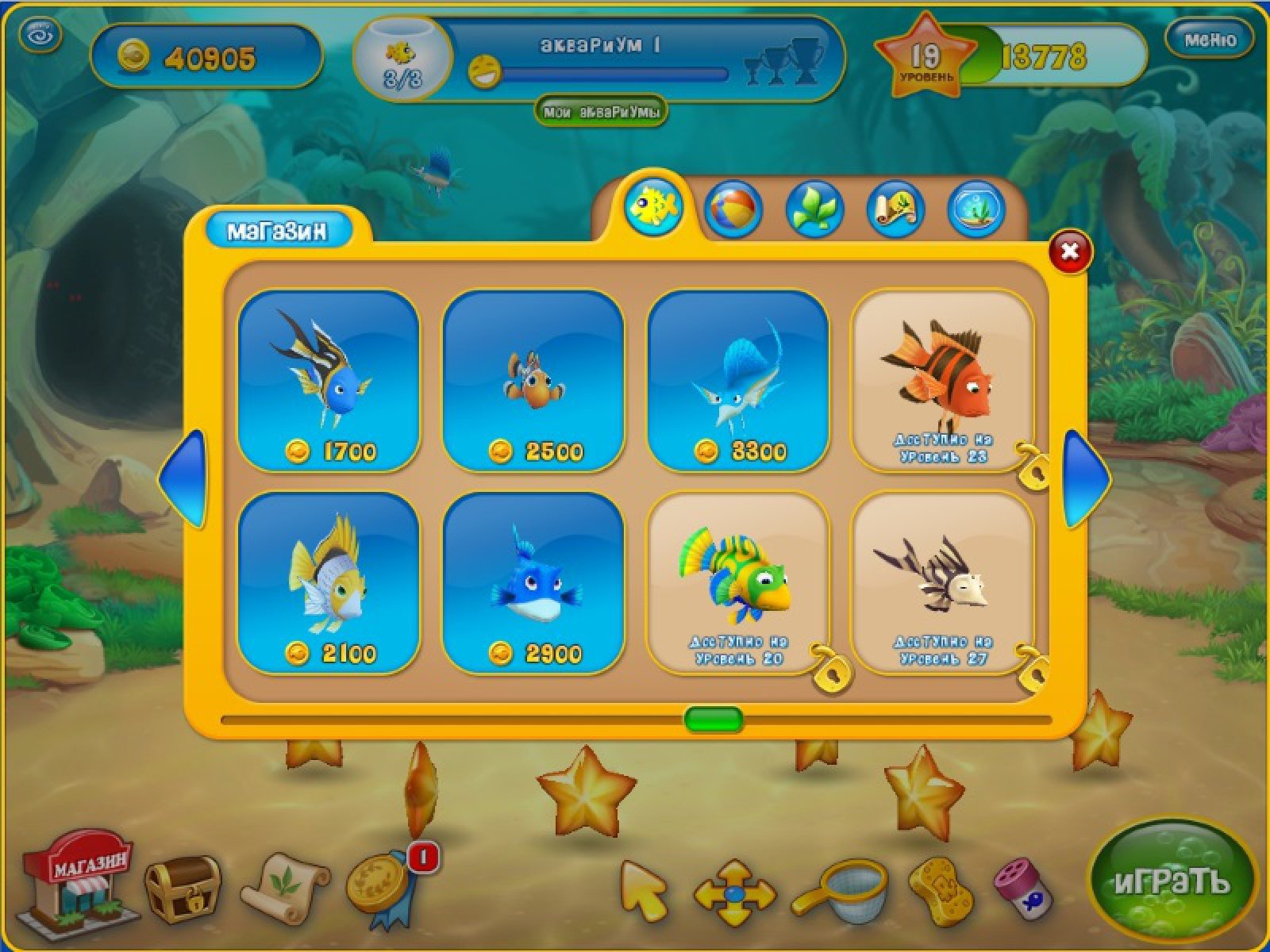Open Мои аквариумы list
Screen dimensions: 1270x952
click(x=601, y=113)
